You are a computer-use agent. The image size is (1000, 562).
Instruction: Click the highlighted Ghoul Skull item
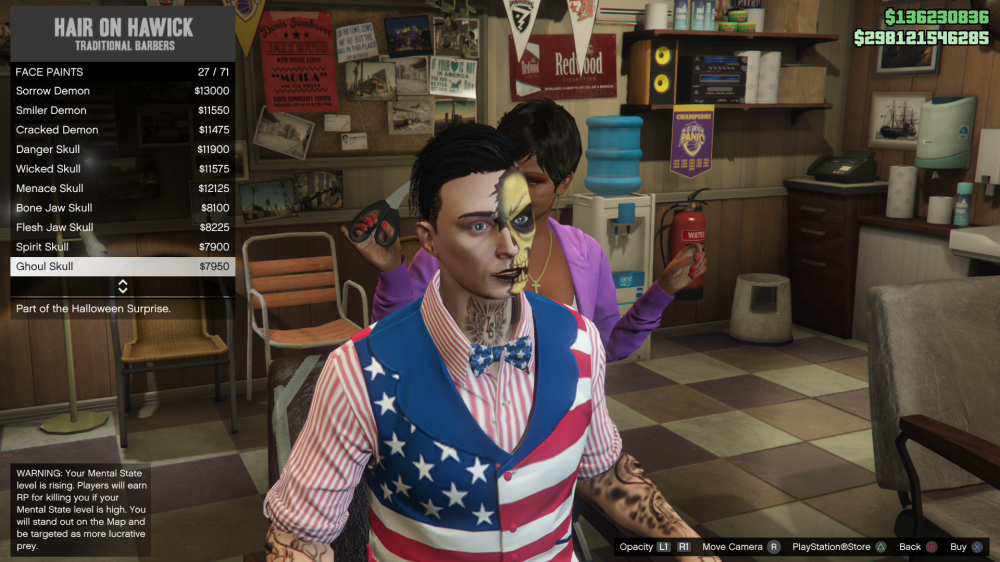(x=122, y=267)
